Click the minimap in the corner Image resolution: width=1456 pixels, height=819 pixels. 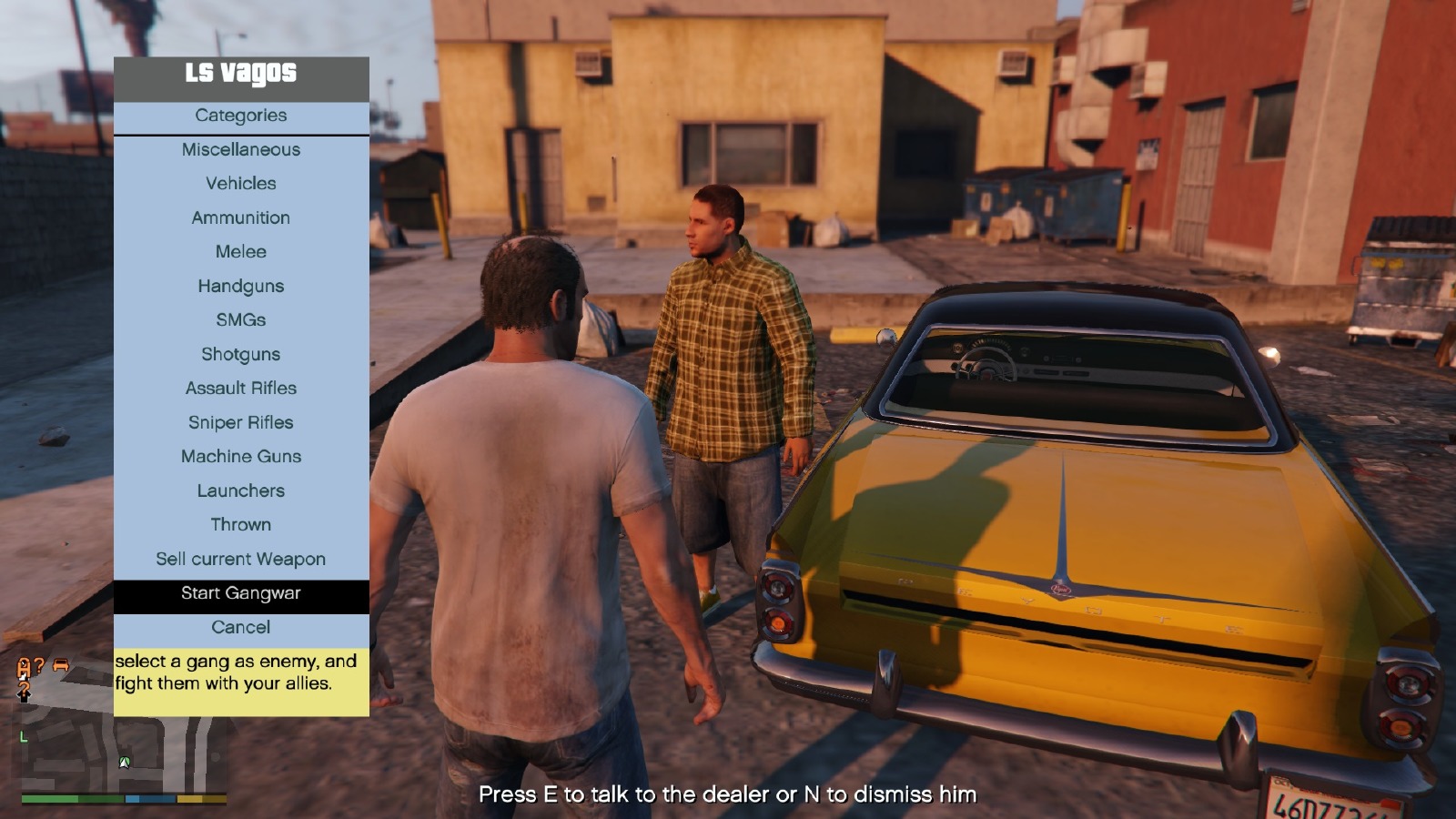[123, 755]
